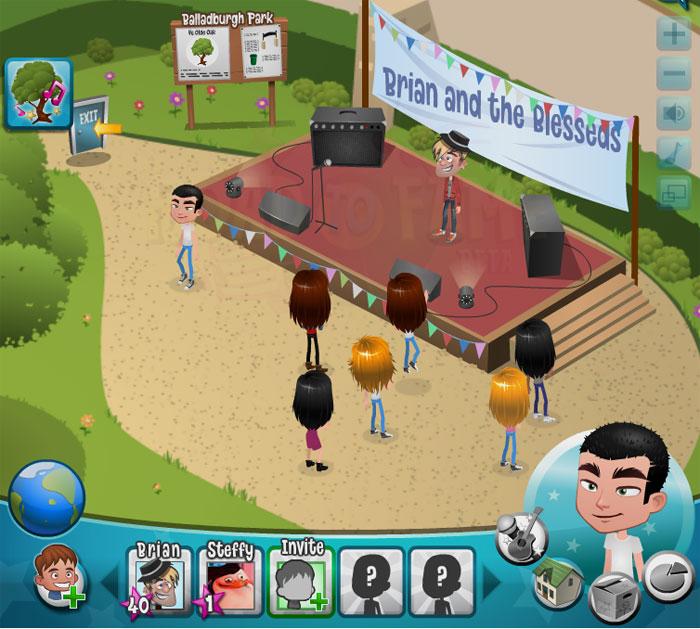Invite a new friend
The width and height of the screenshot is (700, 629).
pyautogui.click(x=300, y=576)
